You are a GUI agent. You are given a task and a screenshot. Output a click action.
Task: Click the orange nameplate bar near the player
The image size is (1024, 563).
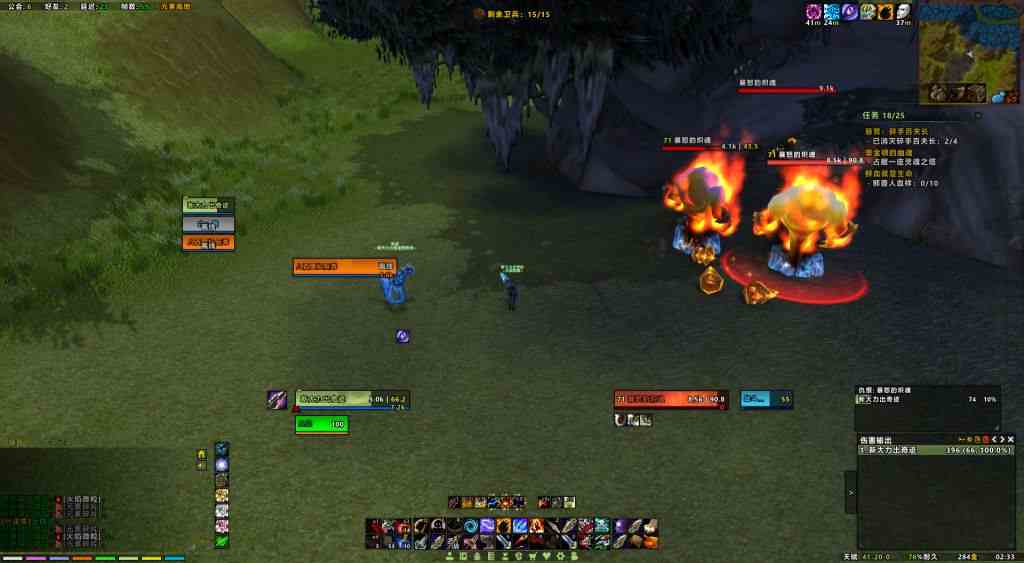(344, 266)
